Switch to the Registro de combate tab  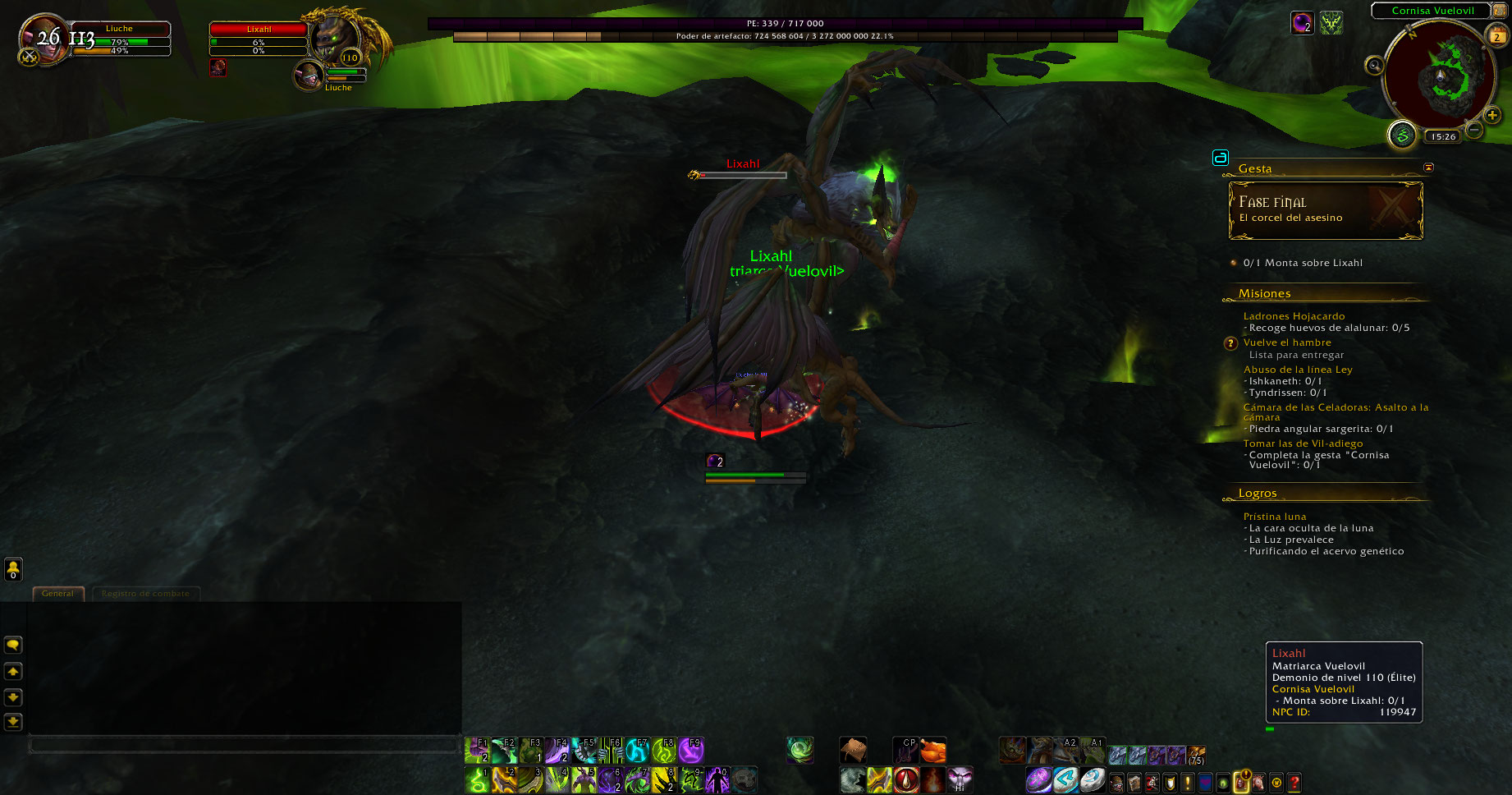click(145, 594)
